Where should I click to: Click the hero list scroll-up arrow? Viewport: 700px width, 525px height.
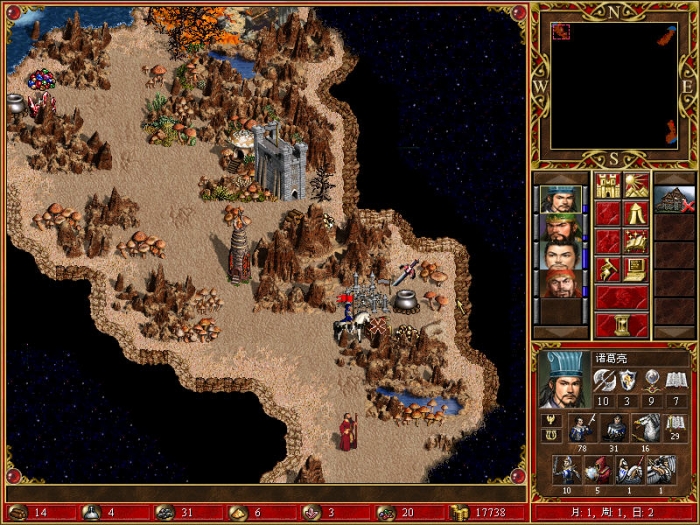(x=561, y=178)
